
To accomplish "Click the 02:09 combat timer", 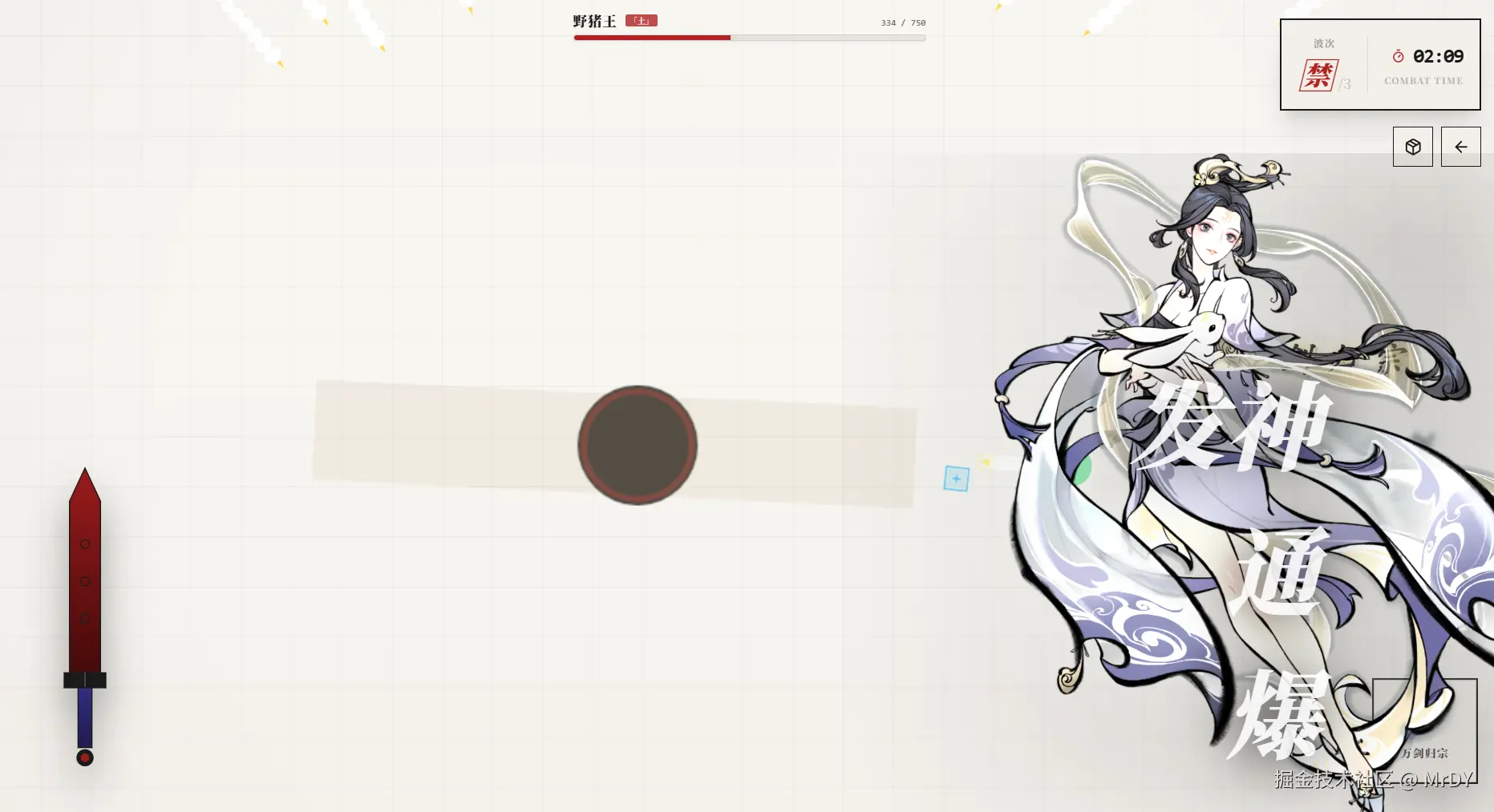I will coord(1439,56).
